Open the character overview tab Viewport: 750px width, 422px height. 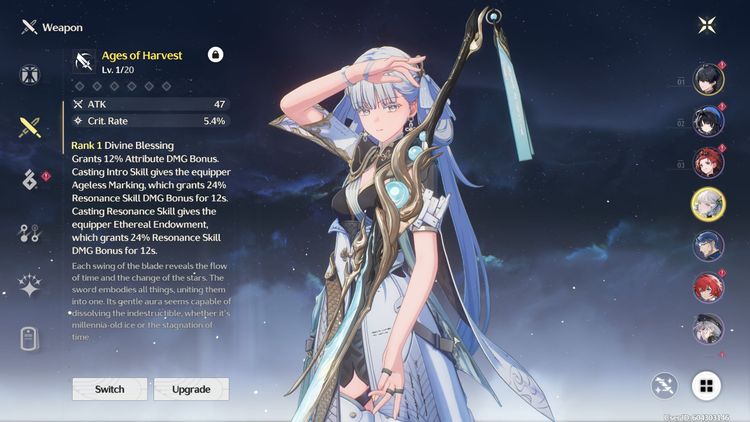(x=29, y=75)
